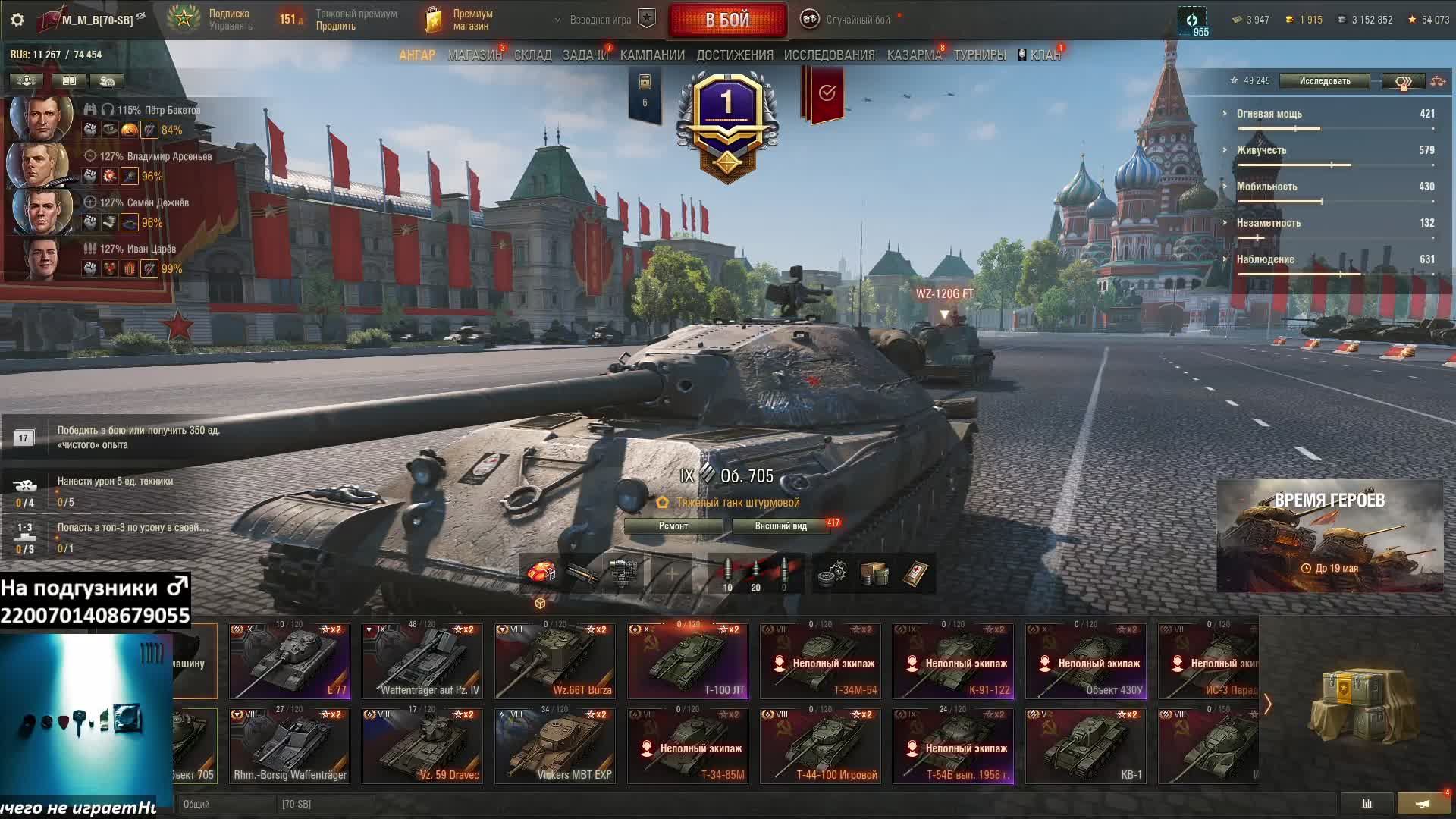
Task: Open the СКЛАД tab
Action: click(x=532, y=55)
